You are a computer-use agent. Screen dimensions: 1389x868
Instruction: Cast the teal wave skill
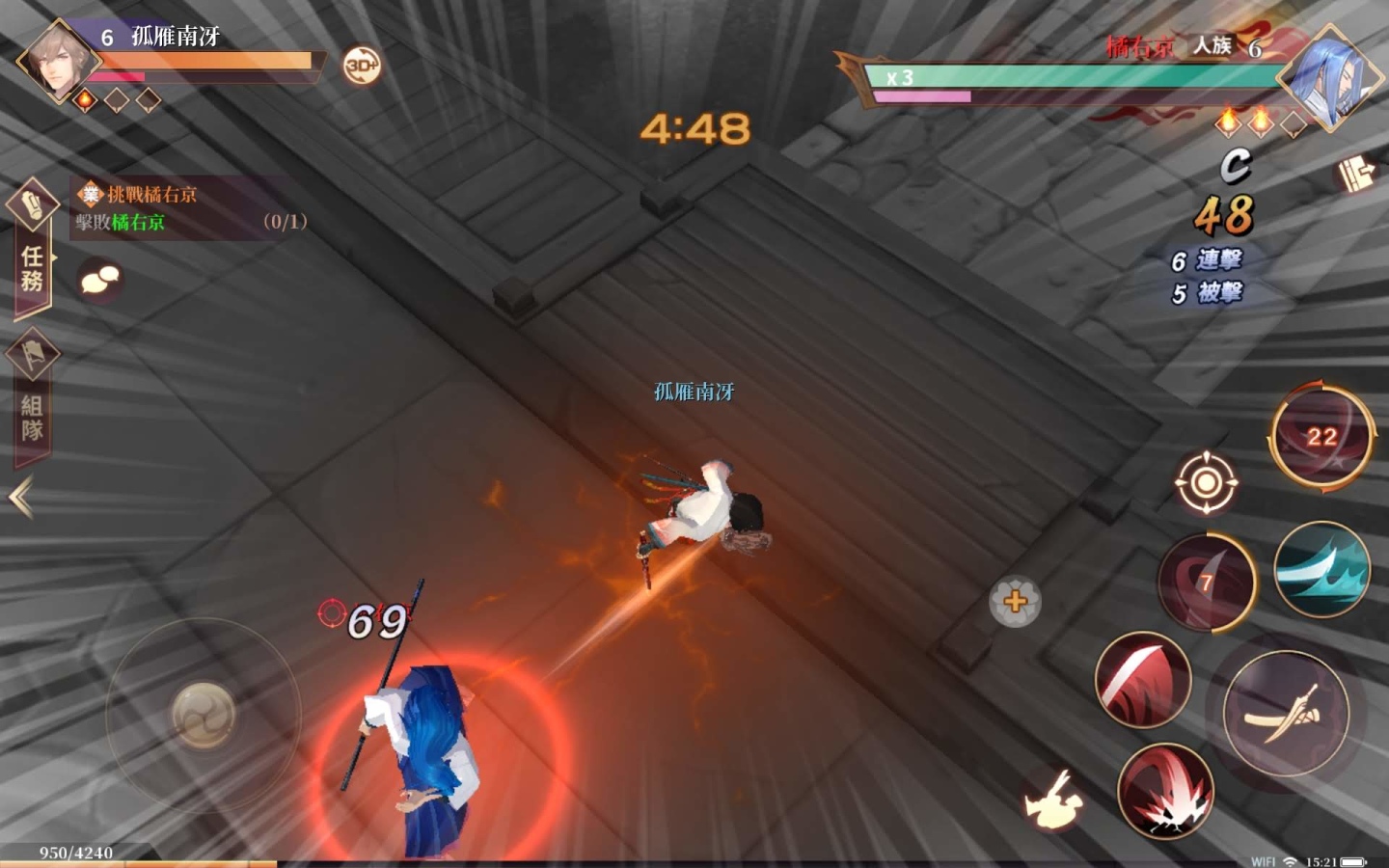point(1322,571)
